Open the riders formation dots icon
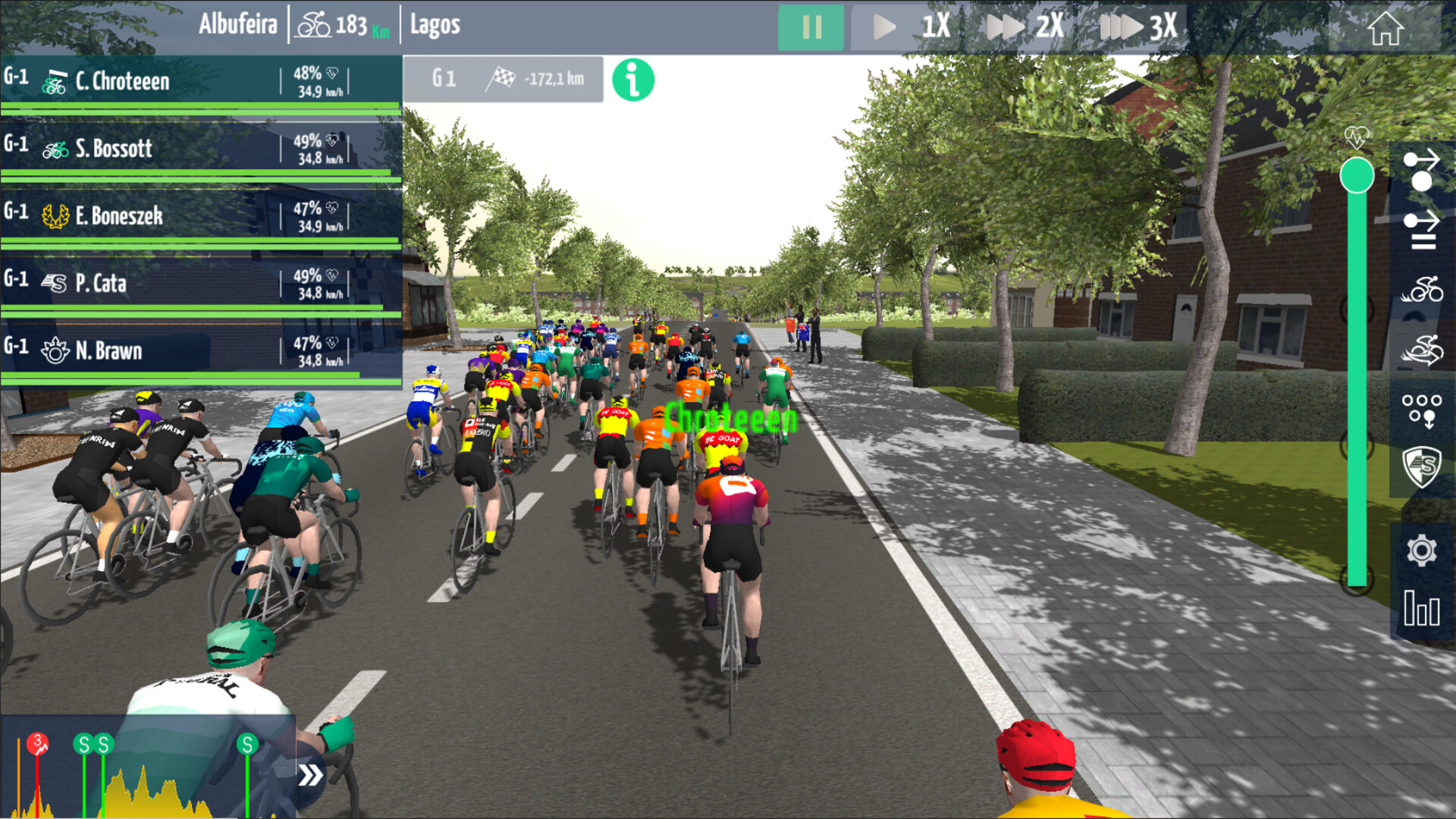Image resolution: width=1456 pixels, height=819 pixels. click(1421, 409)
